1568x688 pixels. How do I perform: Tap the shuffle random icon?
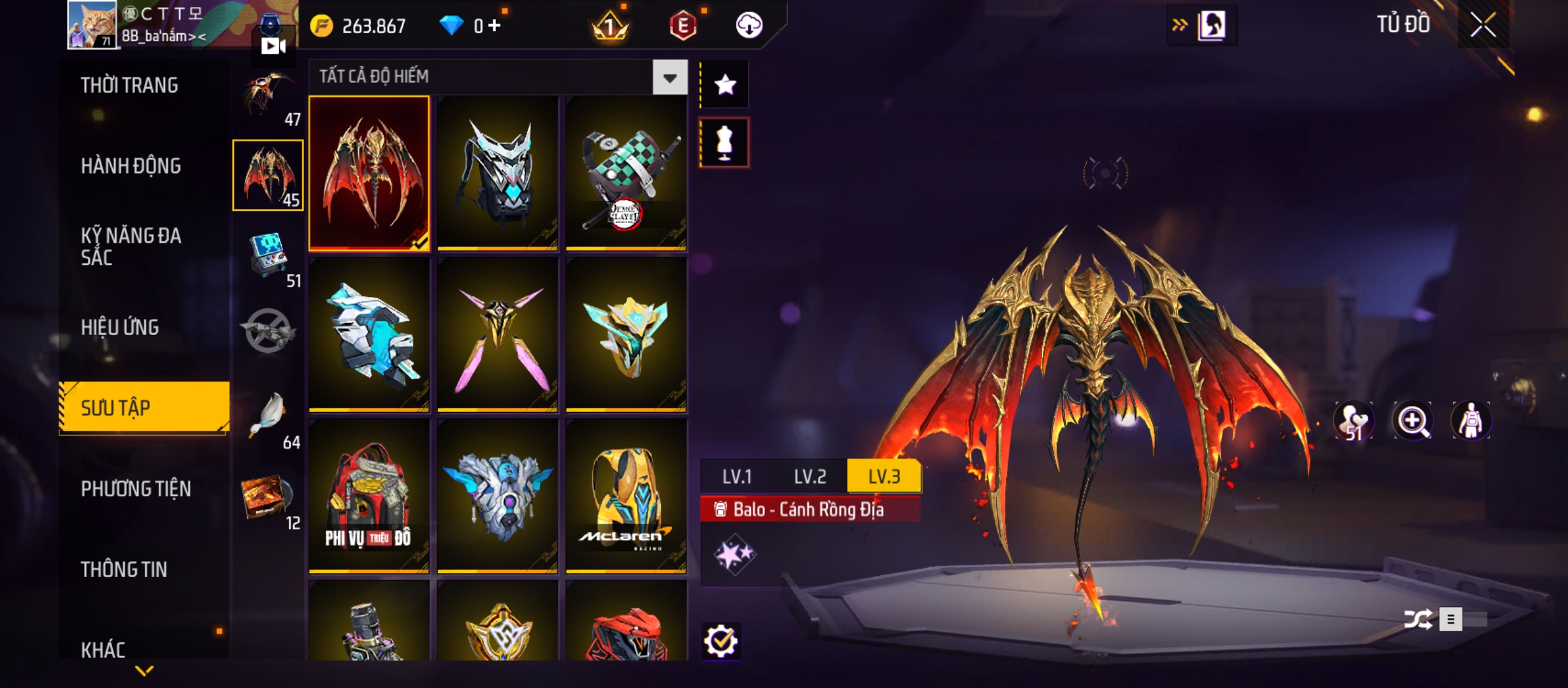[1417, 619]
